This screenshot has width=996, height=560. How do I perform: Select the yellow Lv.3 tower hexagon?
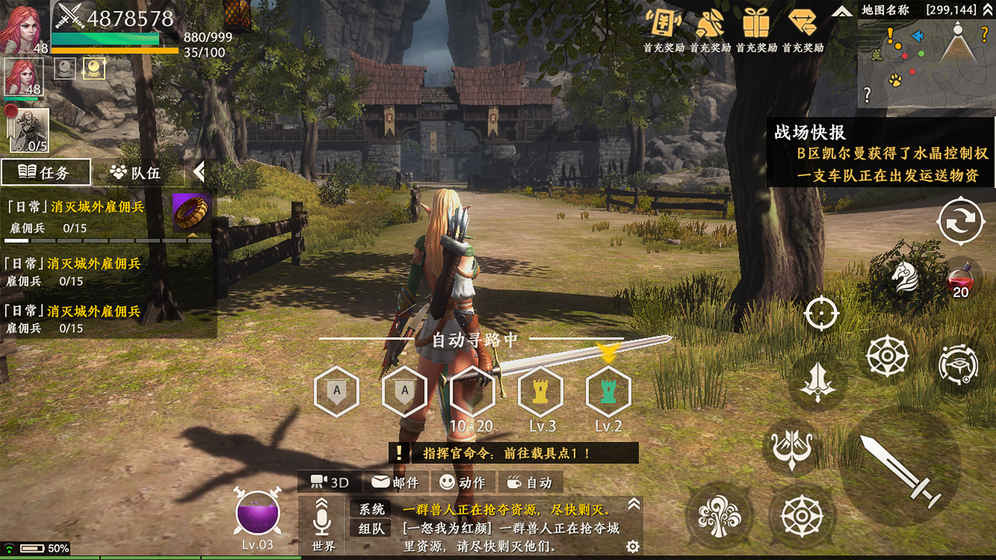543,391
